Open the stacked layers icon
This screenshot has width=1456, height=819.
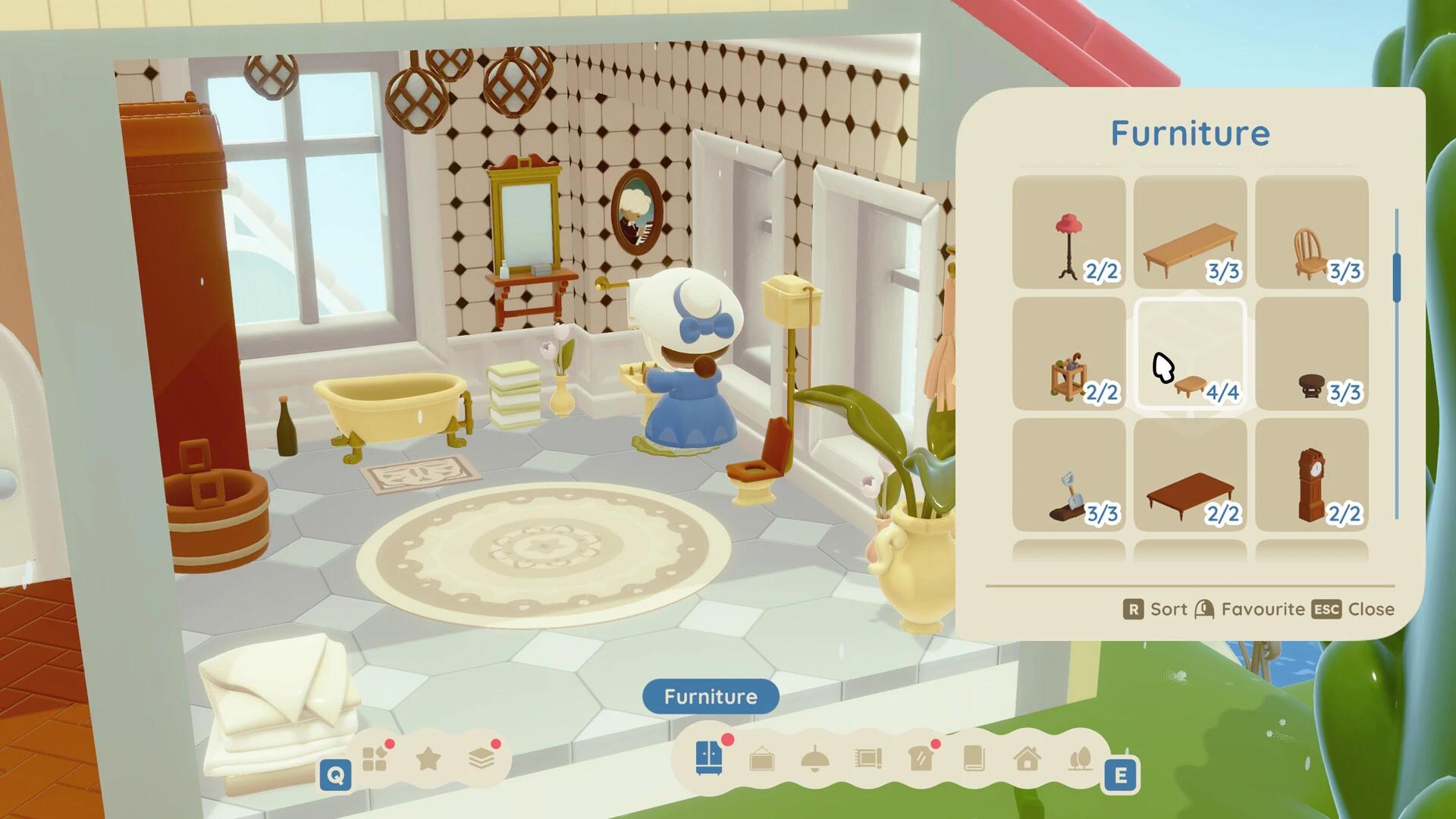click(x=482, y=758)
